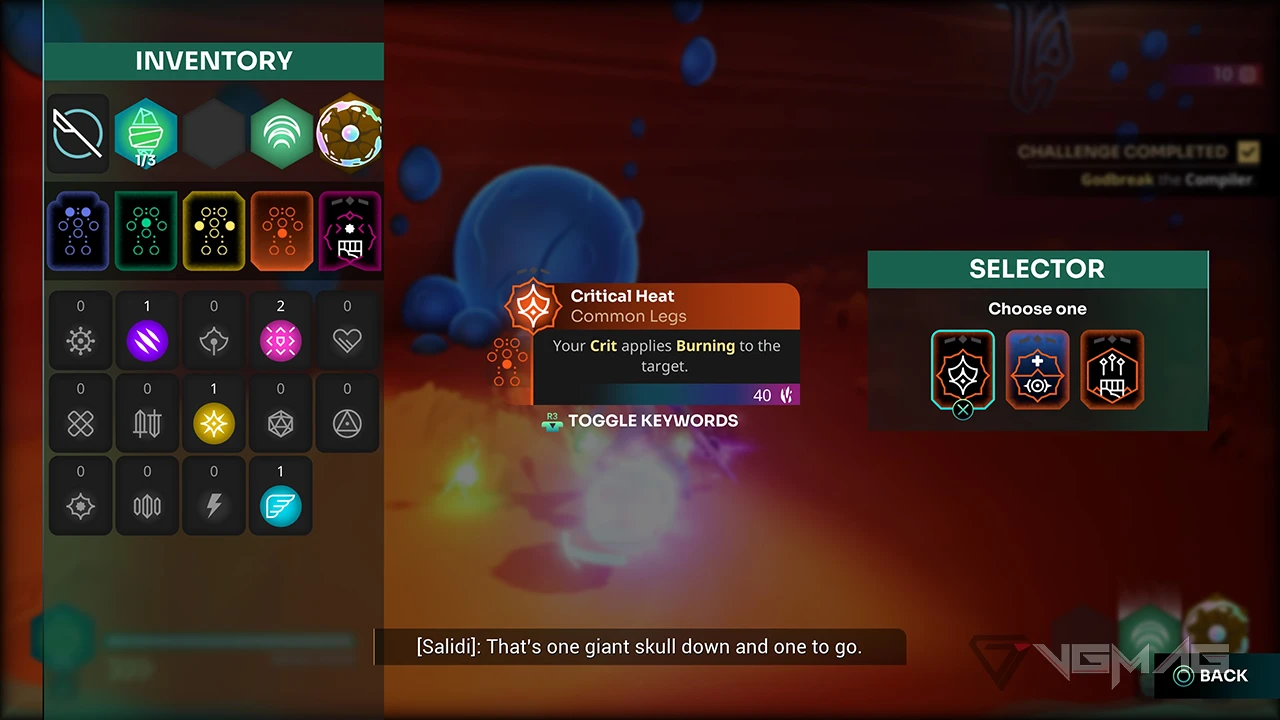Image resolution: width=1280 pixels, height=720 pixels.
Task: Select the magenta fist upgrade card slot
Action: coord(349,231)
